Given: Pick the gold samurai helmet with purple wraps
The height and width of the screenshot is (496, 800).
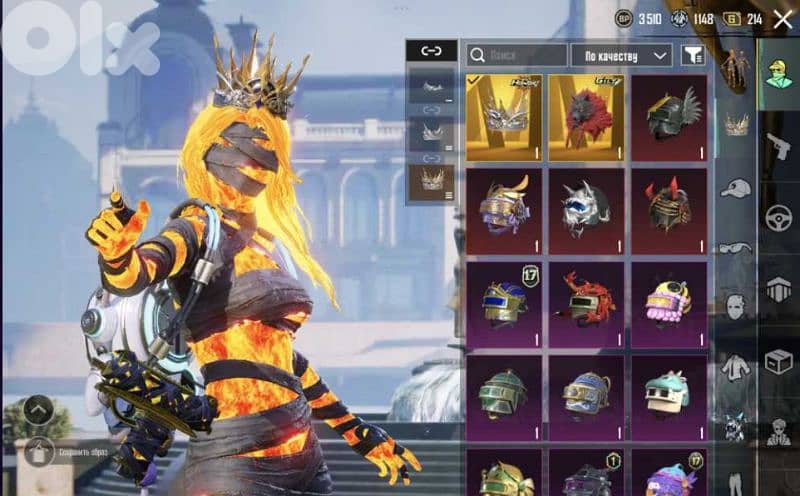Looking at the screenshot, I should pyautogui.click(x=505, y=211).
